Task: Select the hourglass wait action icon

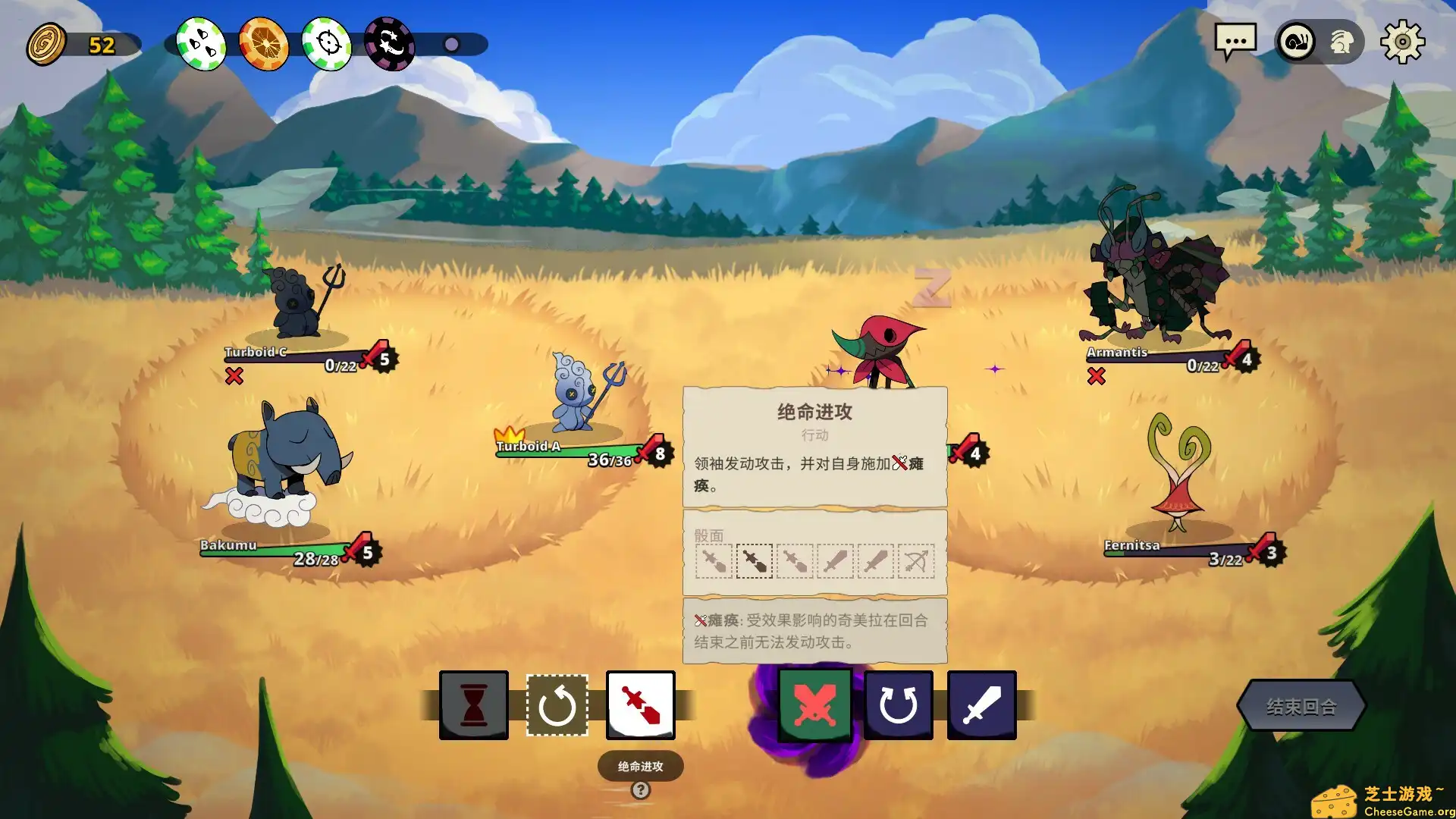Action: [473, 704]
